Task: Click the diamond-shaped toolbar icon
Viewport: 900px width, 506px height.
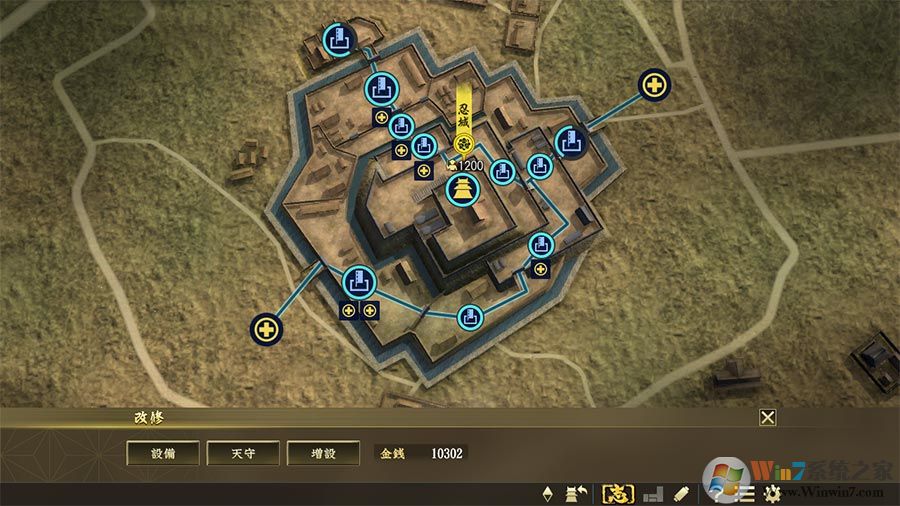Action: pyautogui.click(x=547, y=493)
